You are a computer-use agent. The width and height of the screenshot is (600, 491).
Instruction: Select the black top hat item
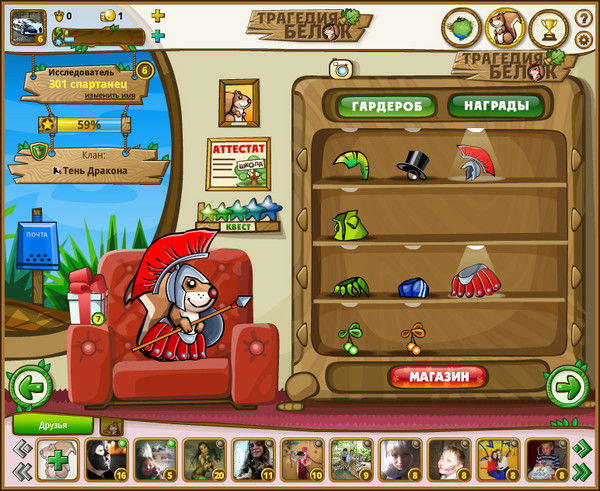412,163
